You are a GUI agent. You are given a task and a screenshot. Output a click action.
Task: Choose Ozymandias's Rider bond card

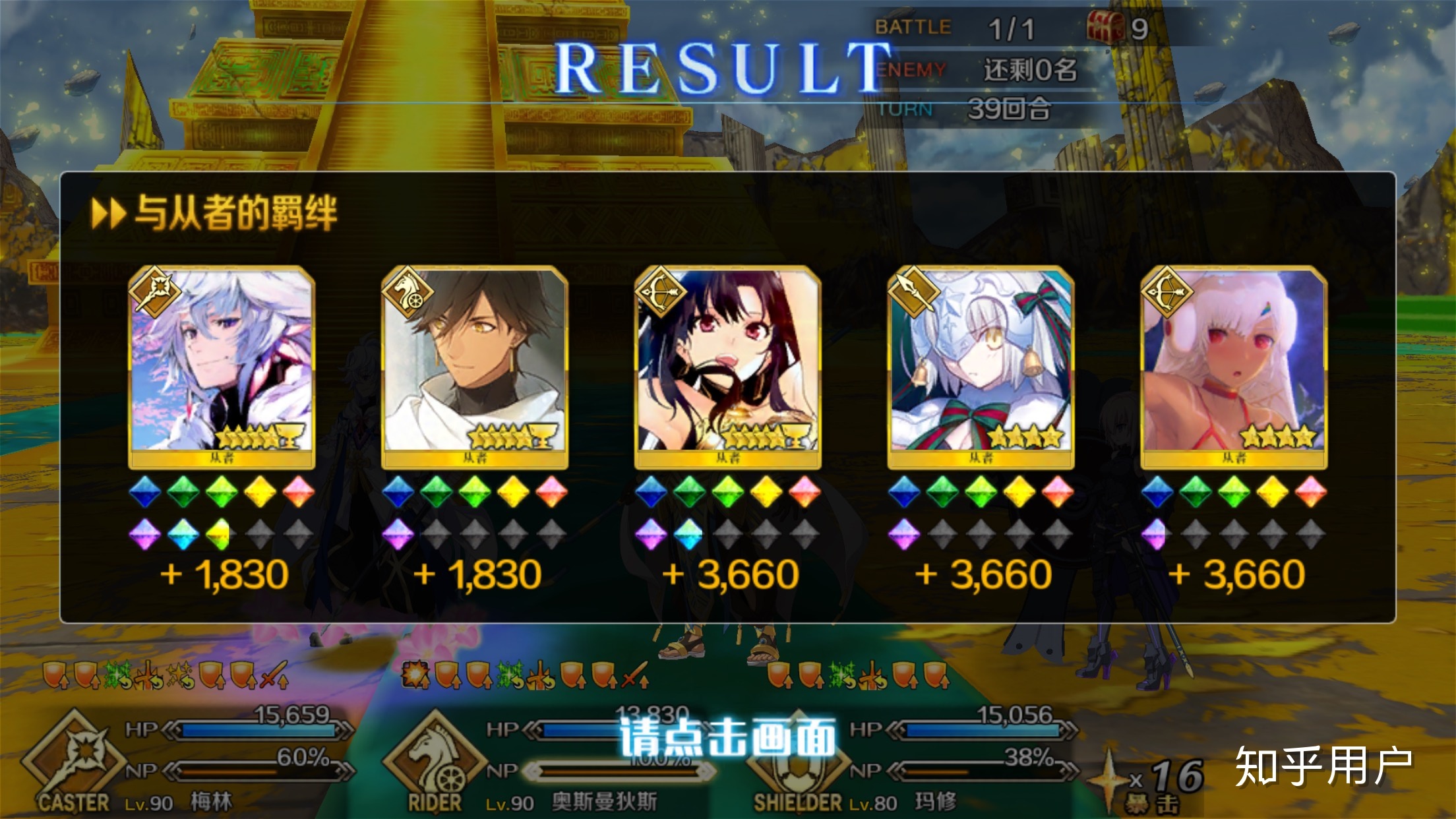[475, 366]
